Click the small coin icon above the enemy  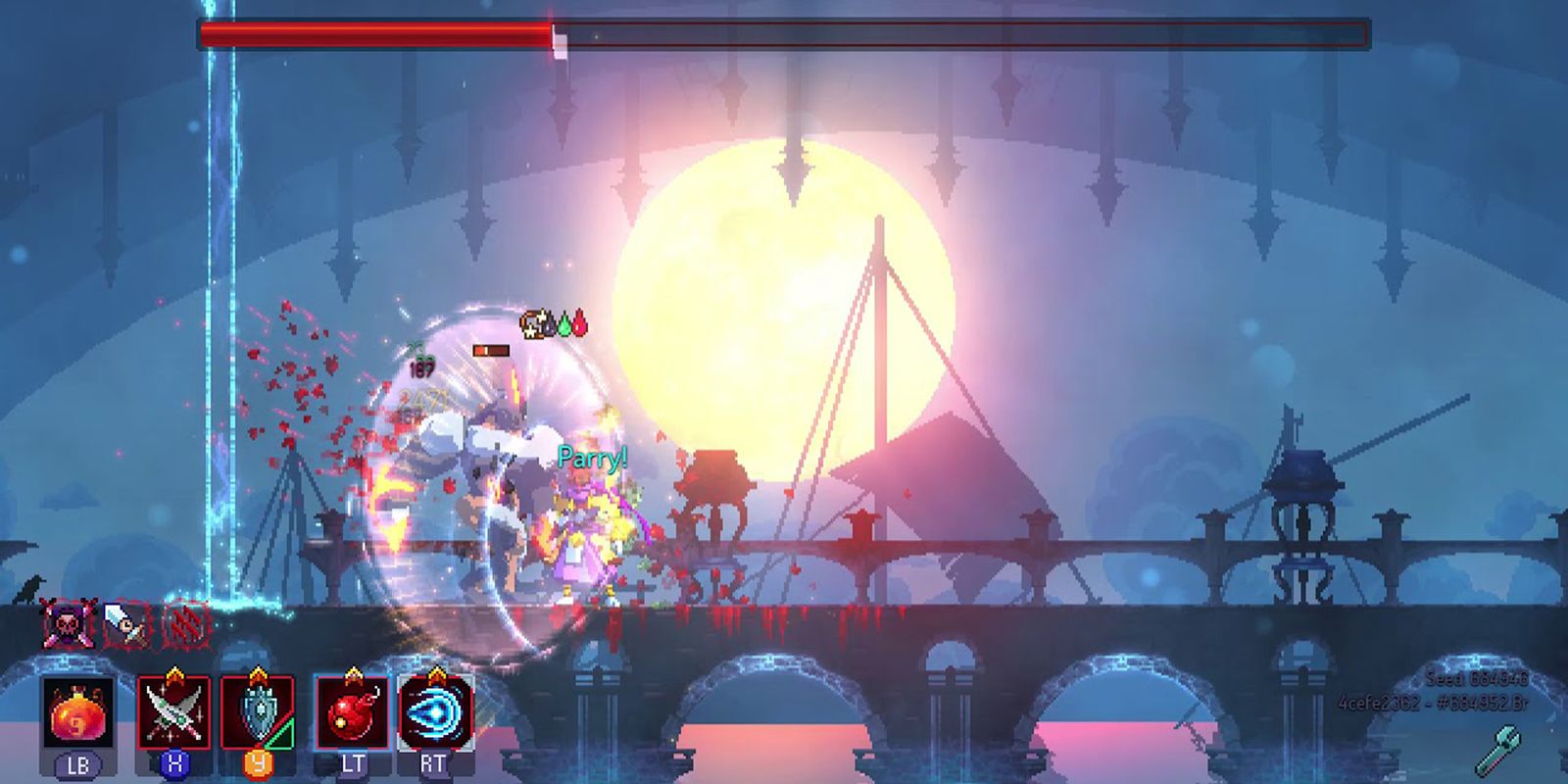click(x=534, y=323)
